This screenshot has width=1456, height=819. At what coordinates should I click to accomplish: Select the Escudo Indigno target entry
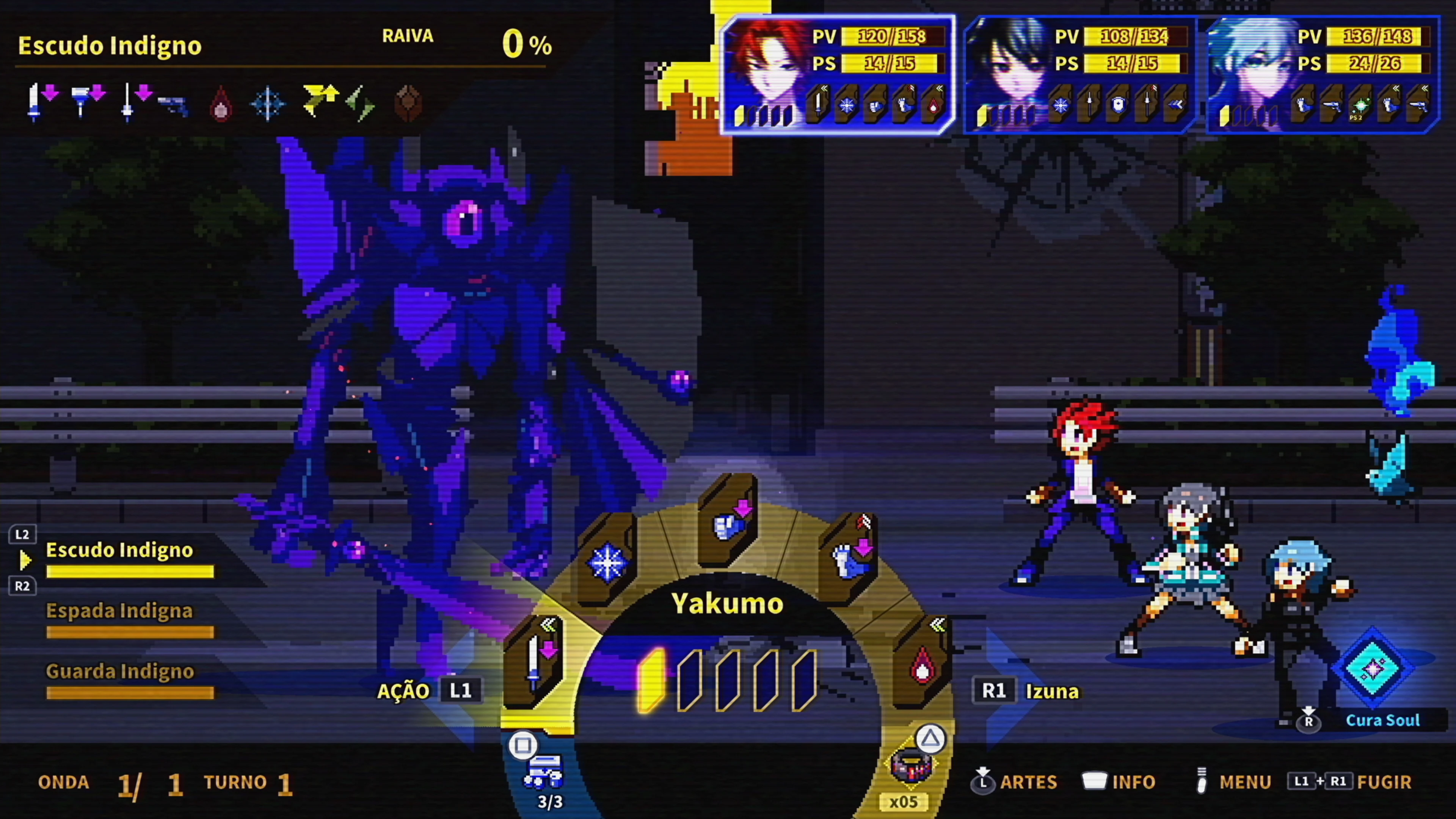tap(119, 551)
